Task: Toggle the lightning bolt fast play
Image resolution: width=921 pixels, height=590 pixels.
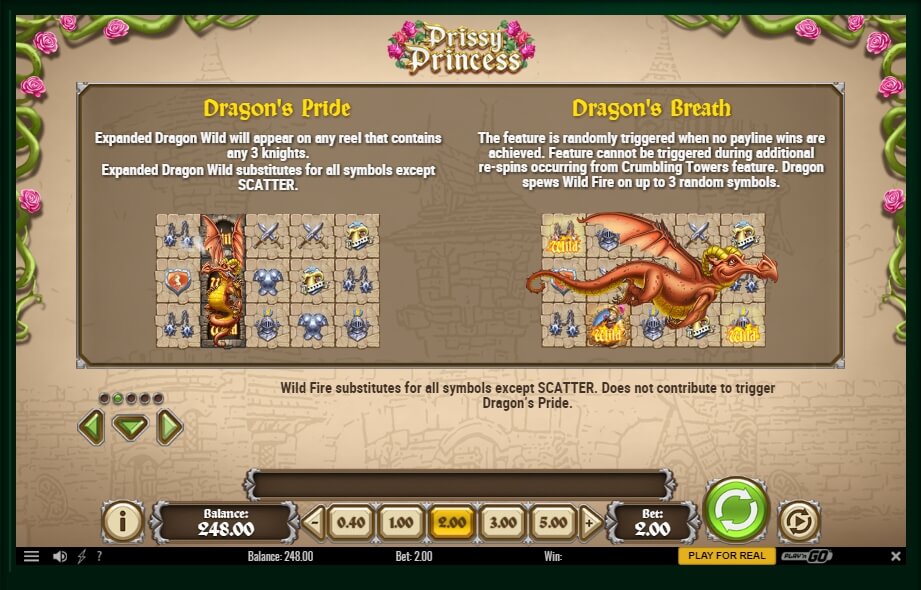Action: [x=81, y=556]
